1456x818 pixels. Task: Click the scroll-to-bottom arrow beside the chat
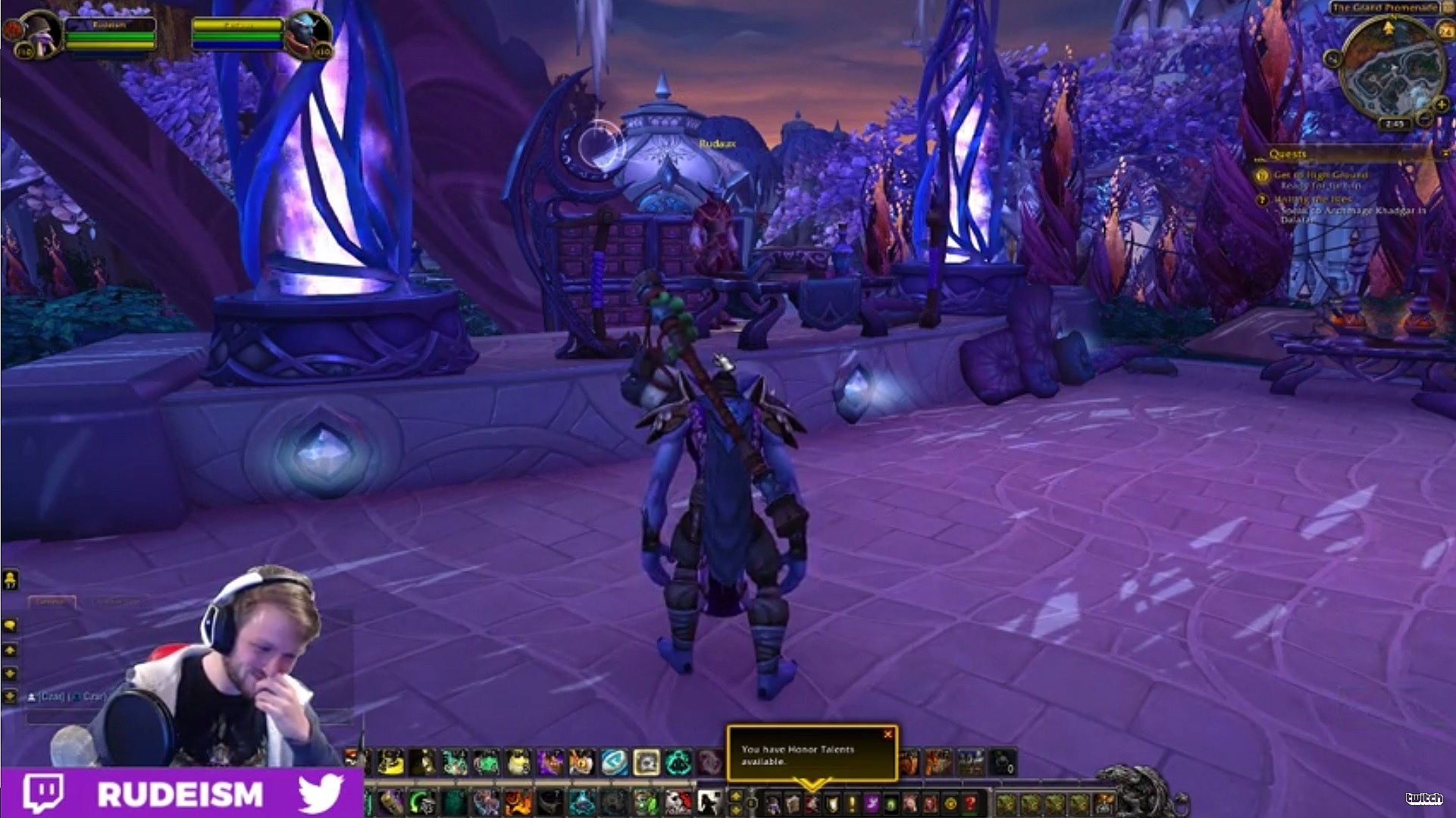(x=10, y=695)
